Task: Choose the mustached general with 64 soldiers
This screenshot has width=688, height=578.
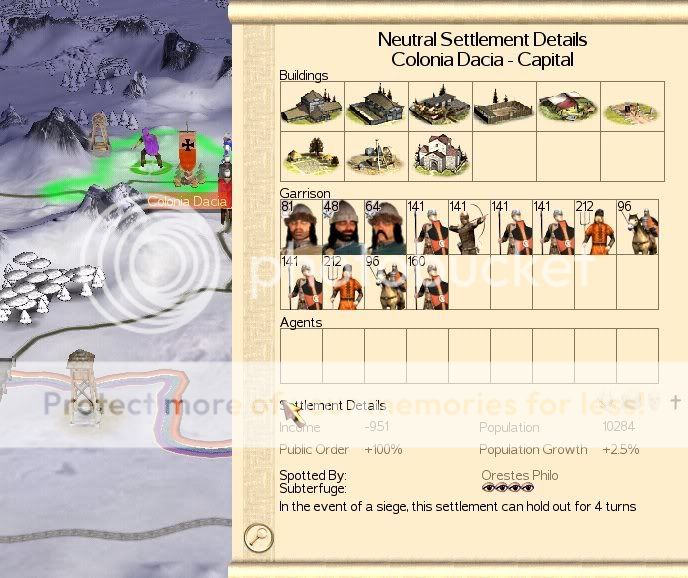Action: (385, 227)
